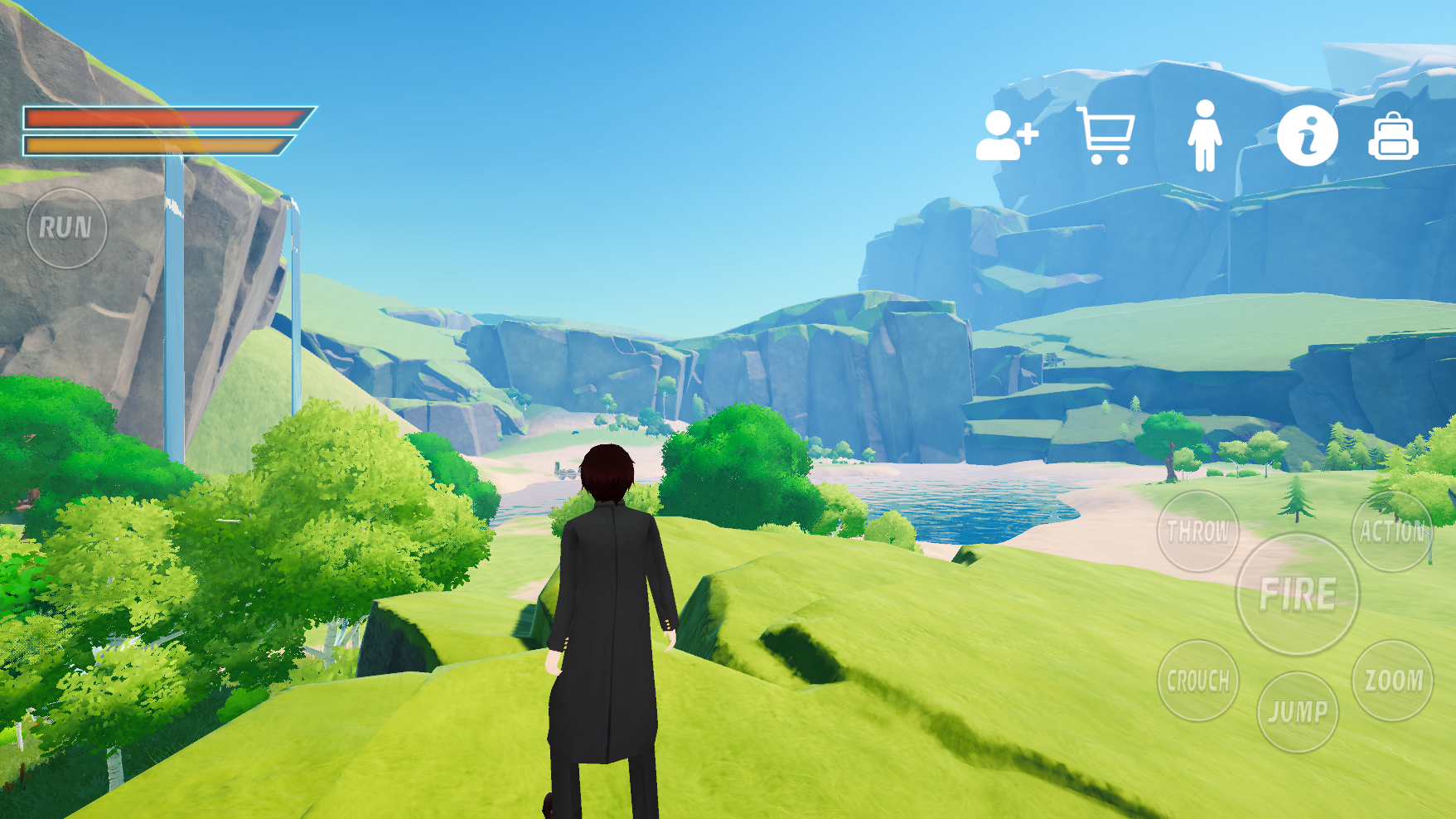
Task: Open the backpack inventory
Action: click(x=1393, y=137)
